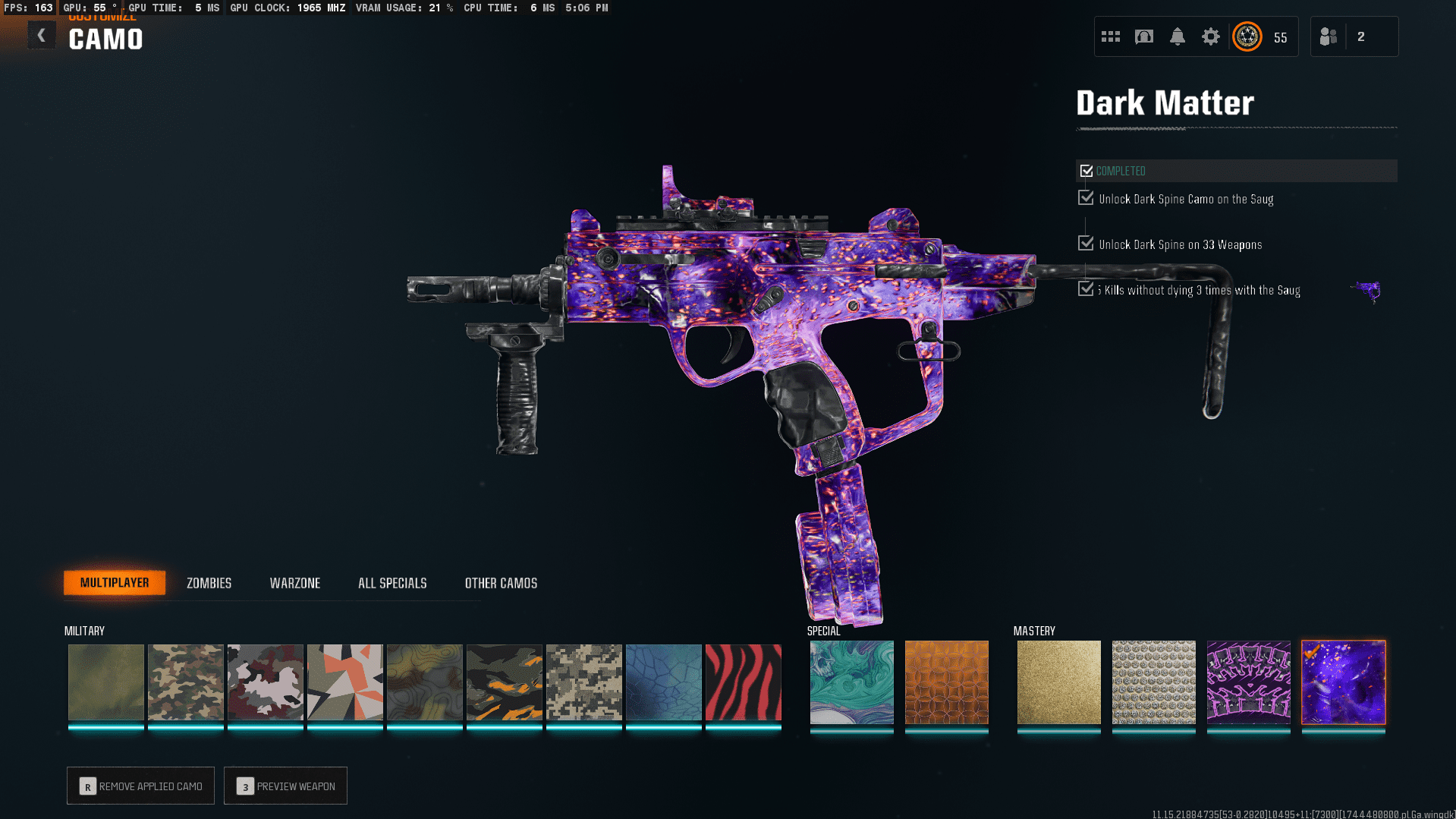Pick the Dark Spine mastery camo
1456x819 pixels.
pyautogui.click(x=1248, y=682)
